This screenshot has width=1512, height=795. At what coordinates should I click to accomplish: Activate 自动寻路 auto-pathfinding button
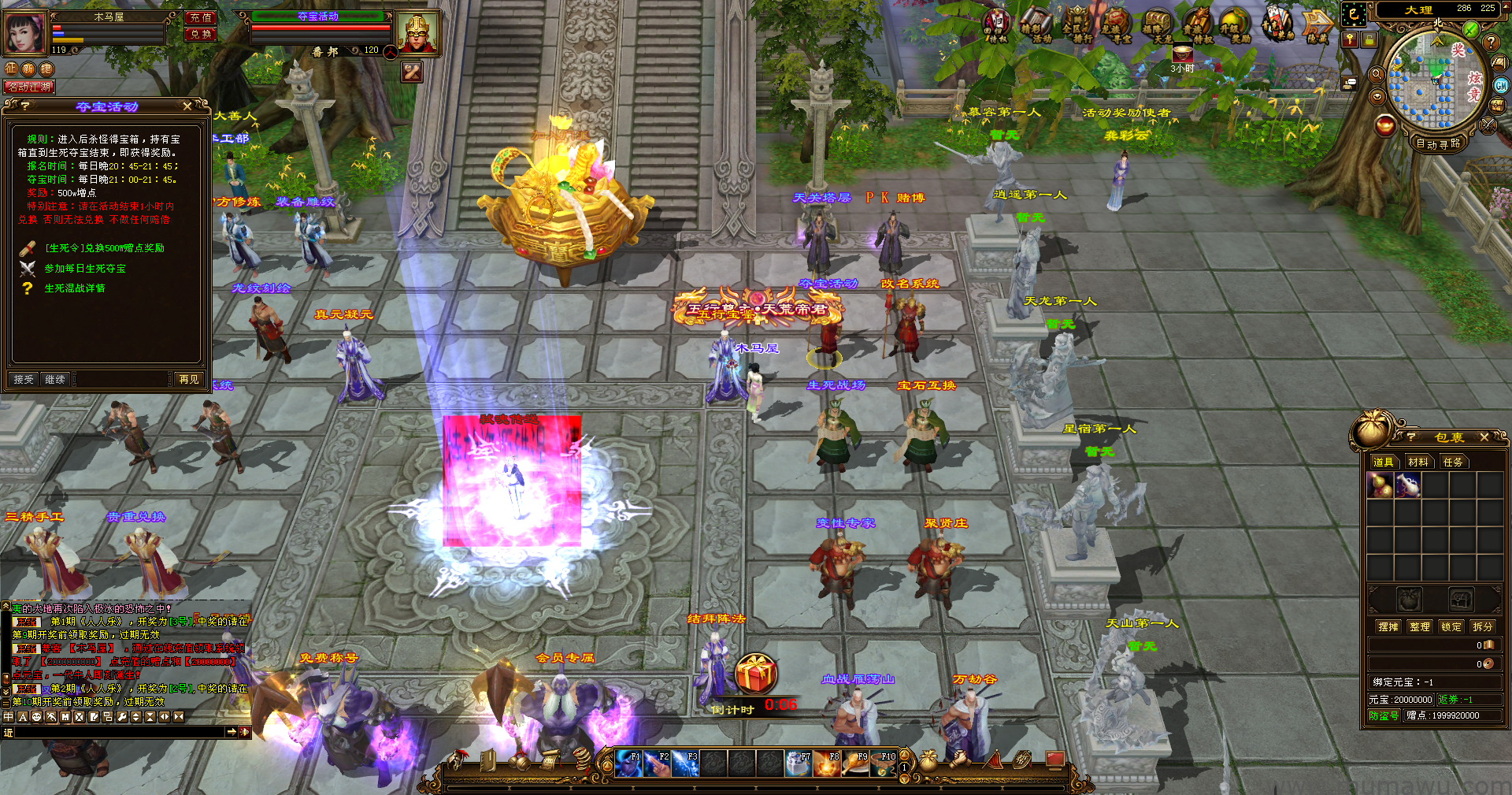pos(1438,143)
